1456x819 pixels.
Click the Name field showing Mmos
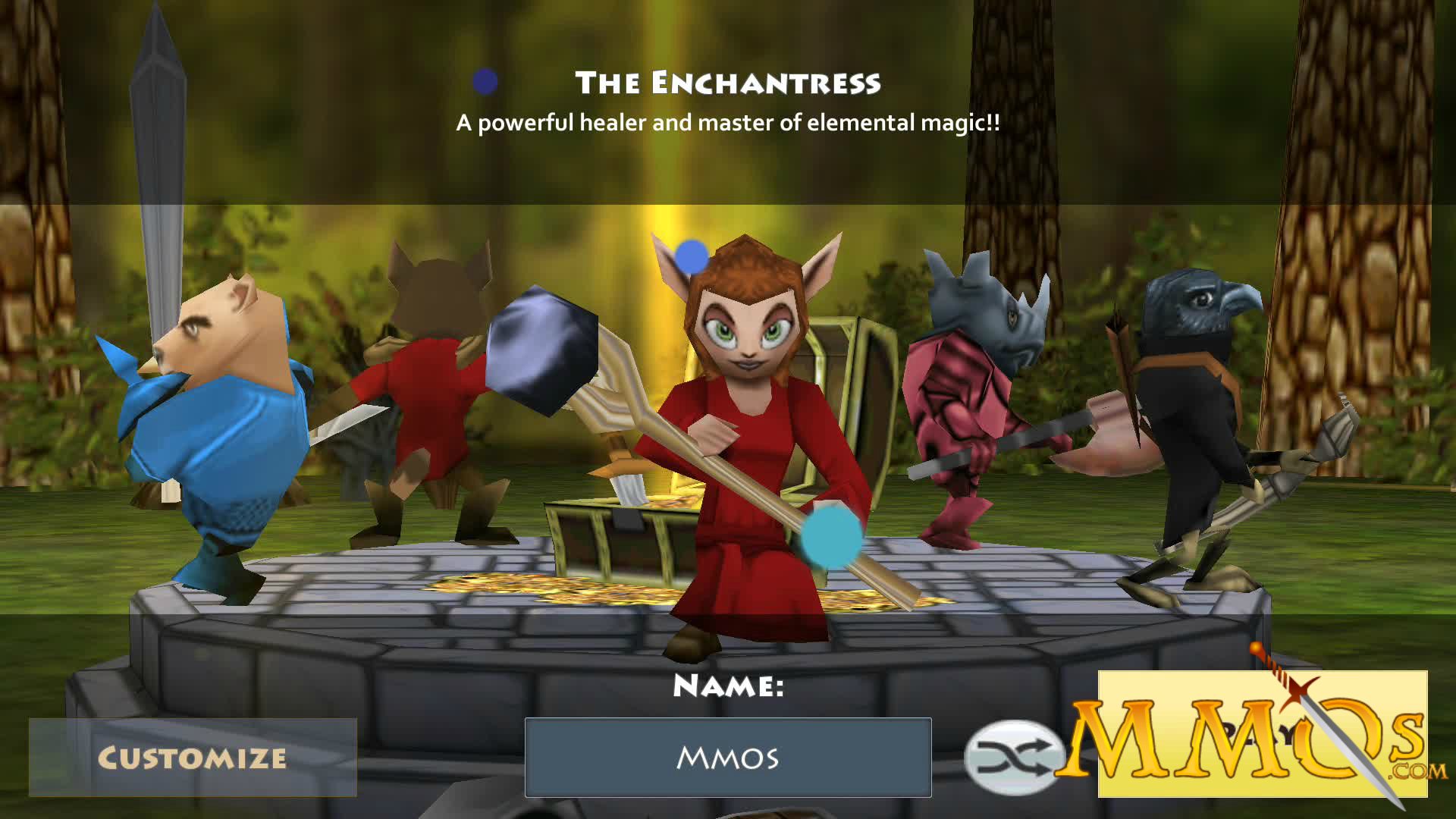click(726, 758)
